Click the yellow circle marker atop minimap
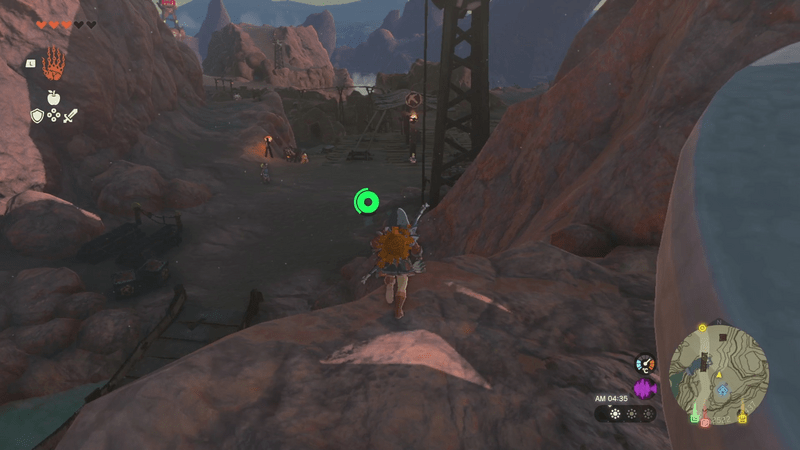 pyautogui.click(x=702, y=327)
